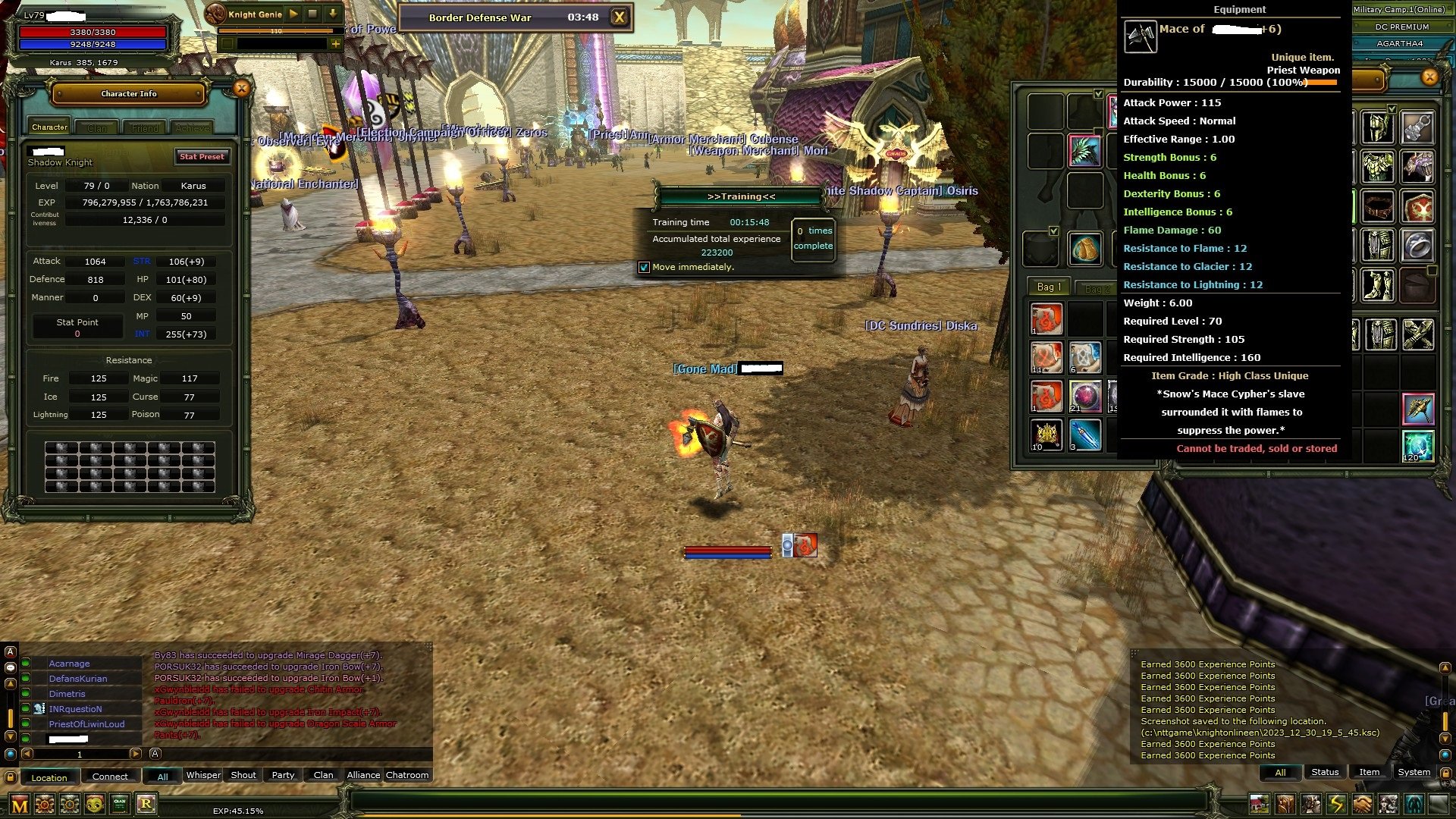Click the Stat Preset button
This screenshot has width=1456, height=819.
pyautogui.click(x=202, y=157)
